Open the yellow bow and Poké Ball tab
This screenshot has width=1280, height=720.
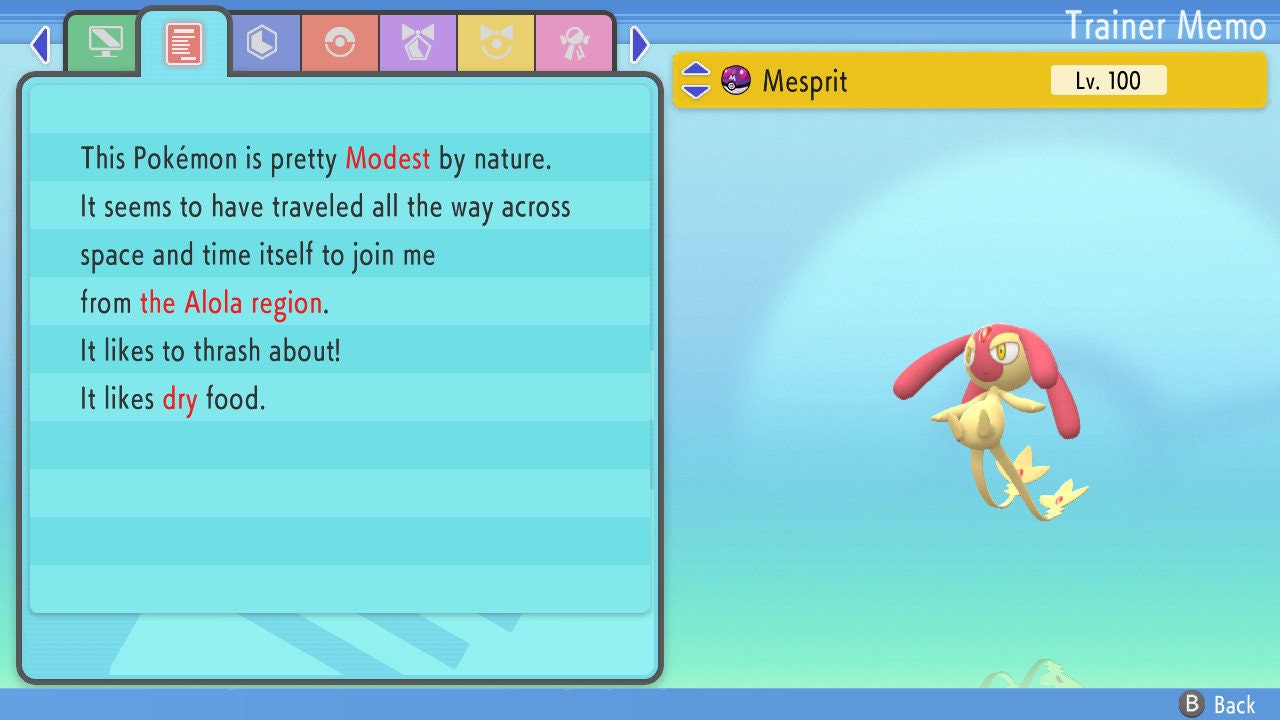(x=496, y=43)
